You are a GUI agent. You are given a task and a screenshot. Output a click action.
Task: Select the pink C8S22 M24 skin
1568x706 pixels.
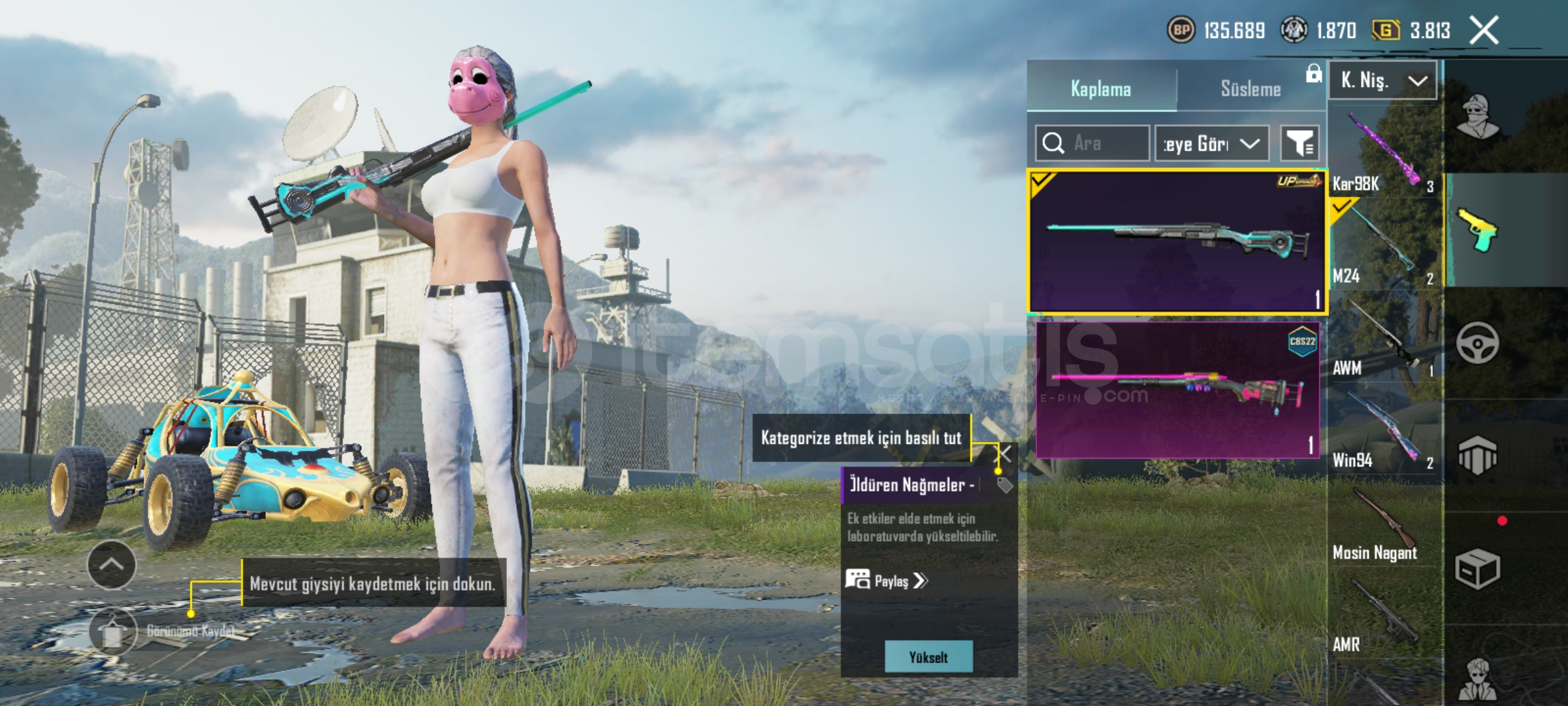coord(1177,390)
